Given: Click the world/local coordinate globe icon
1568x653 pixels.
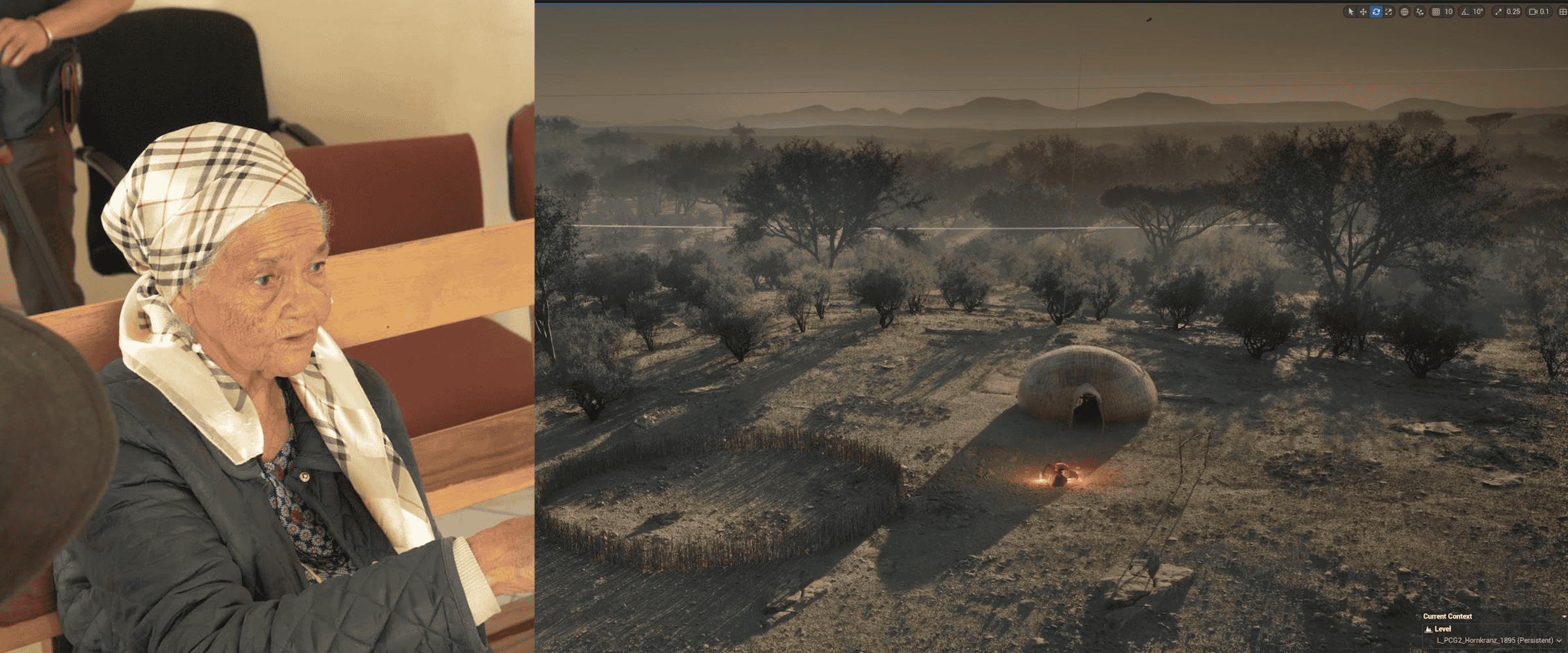Looking at the screenshot, I should pyautogui.click(x=1405, y=11).
